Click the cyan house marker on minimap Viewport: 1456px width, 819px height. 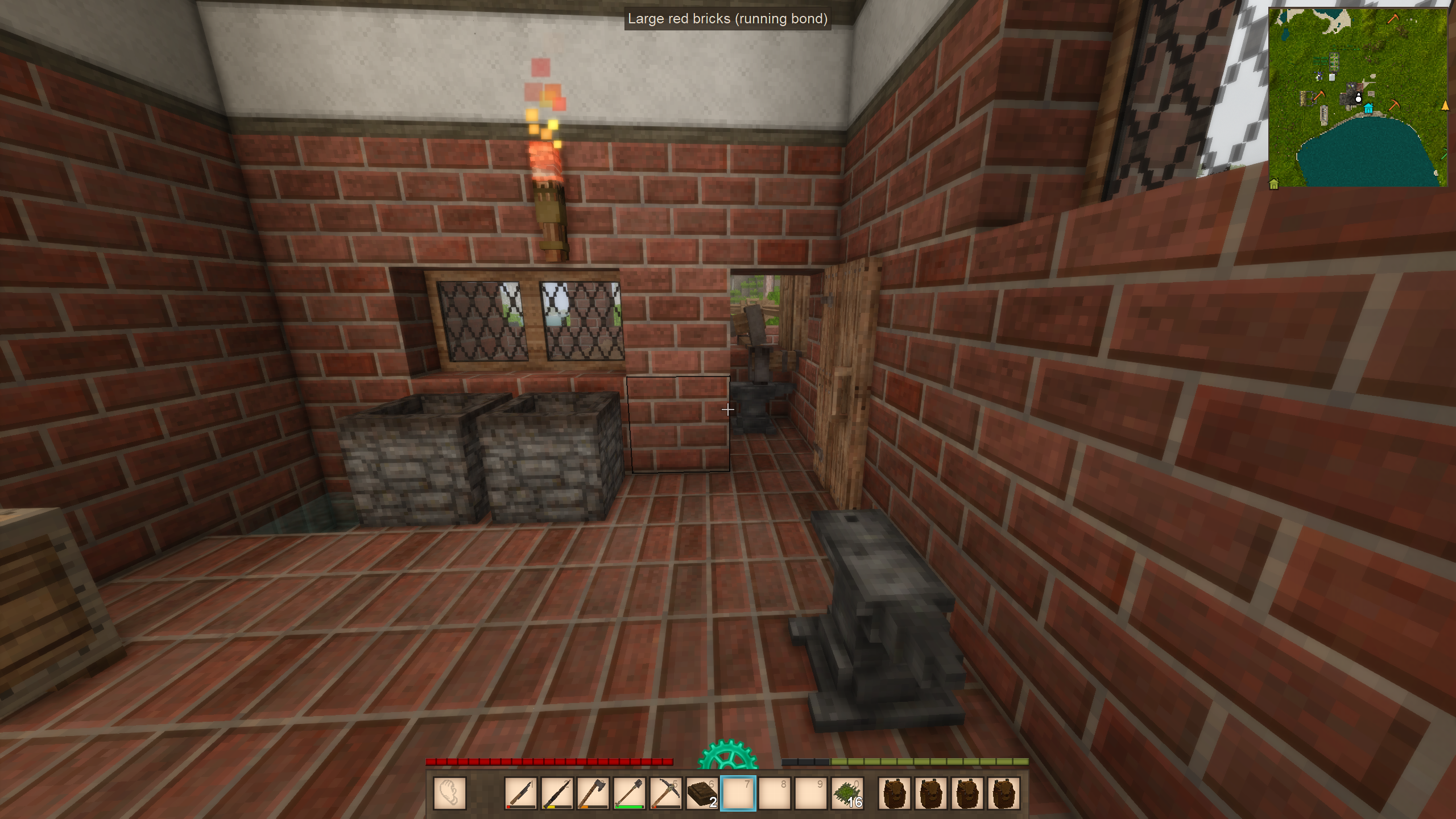pyautogui.click(x=1368, y=109)
